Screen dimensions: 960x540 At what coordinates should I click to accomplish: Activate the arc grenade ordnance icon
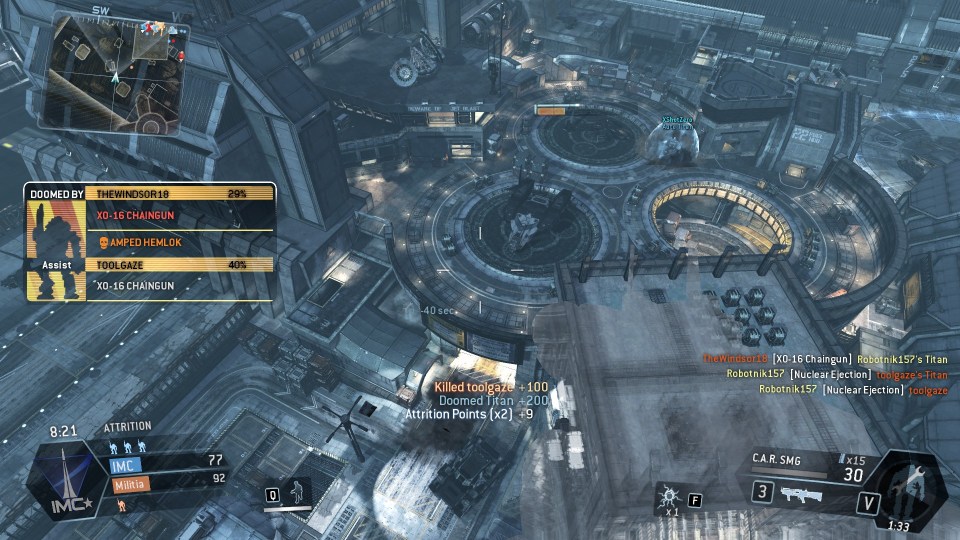click(668, 494)
